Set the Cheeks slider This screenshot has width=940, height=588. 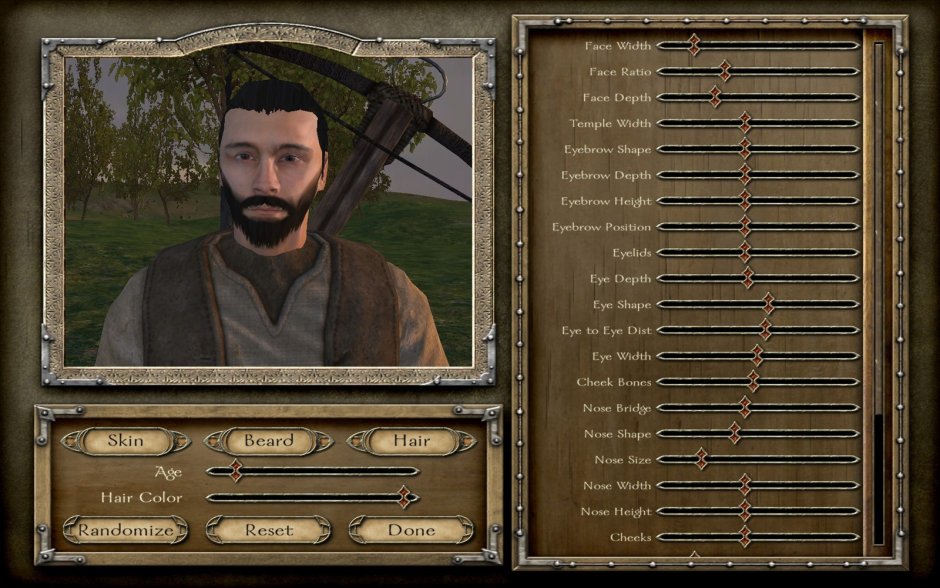745,537
